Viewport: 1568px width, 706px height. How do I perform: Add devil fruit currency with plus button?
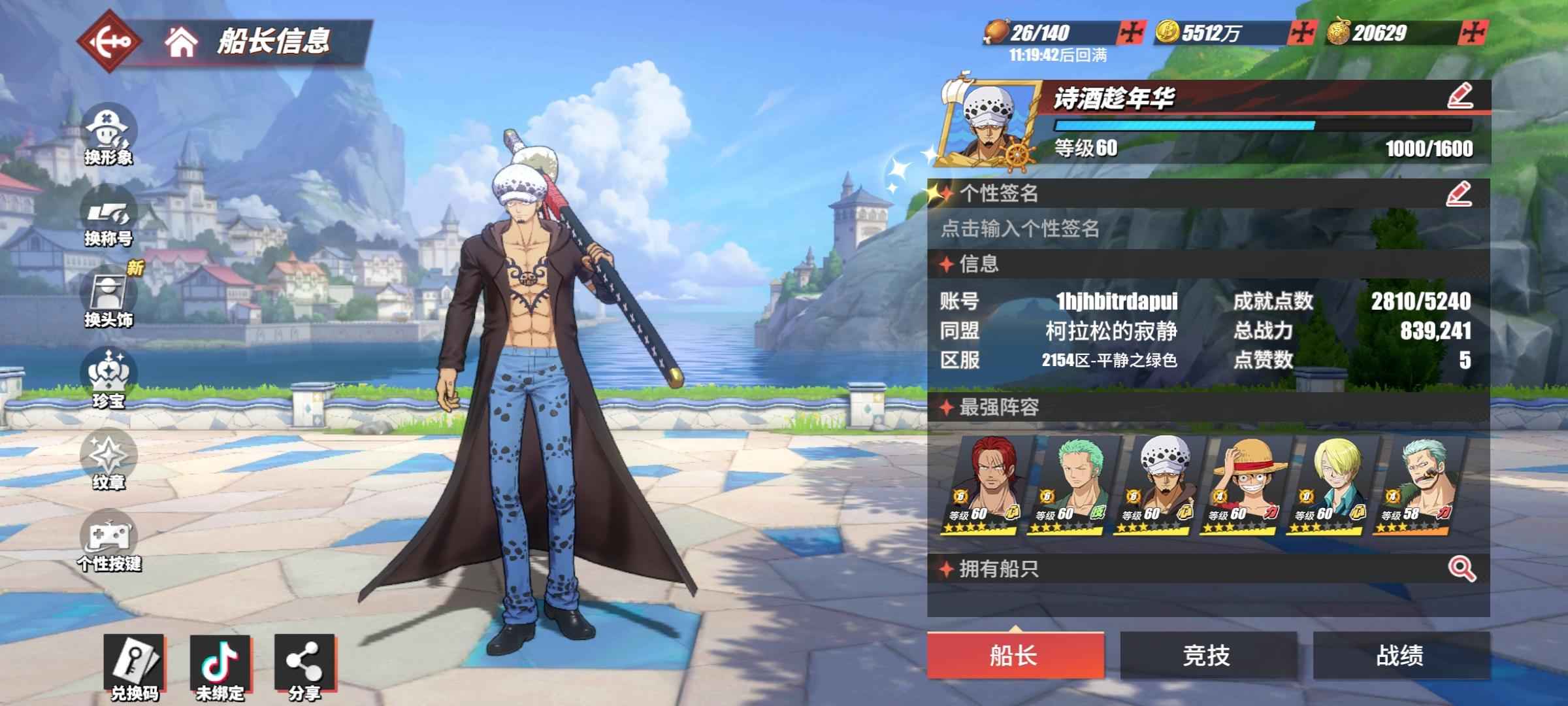click(1473, 33)
